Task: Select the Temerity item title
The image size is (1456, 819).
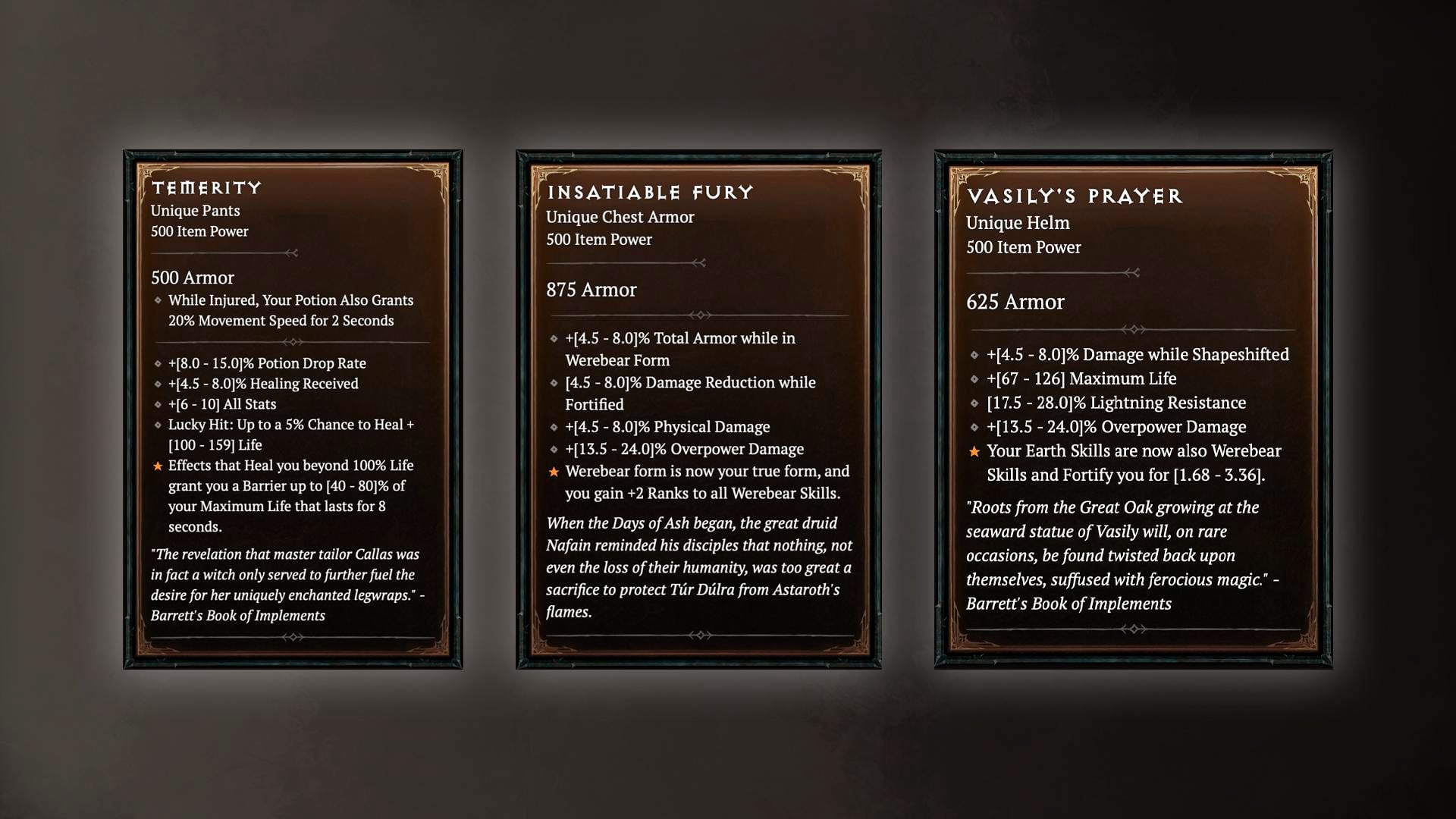Action: [x=206, y=188]
